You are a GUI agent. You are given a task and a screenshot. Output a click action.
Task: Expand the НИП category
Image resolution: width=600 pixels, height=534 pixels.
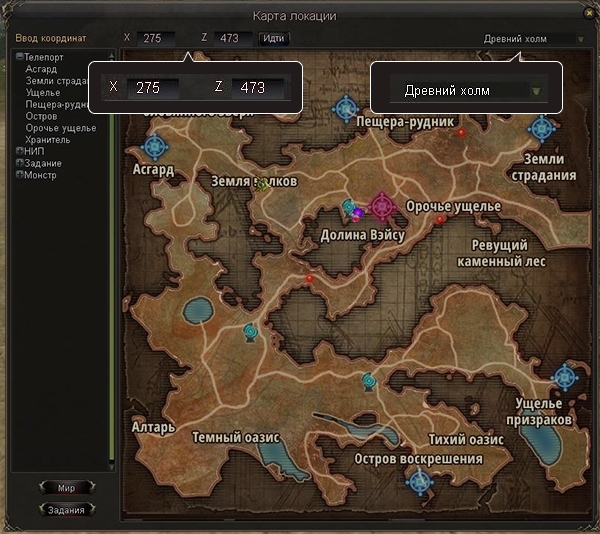click(x=19, y=151)
